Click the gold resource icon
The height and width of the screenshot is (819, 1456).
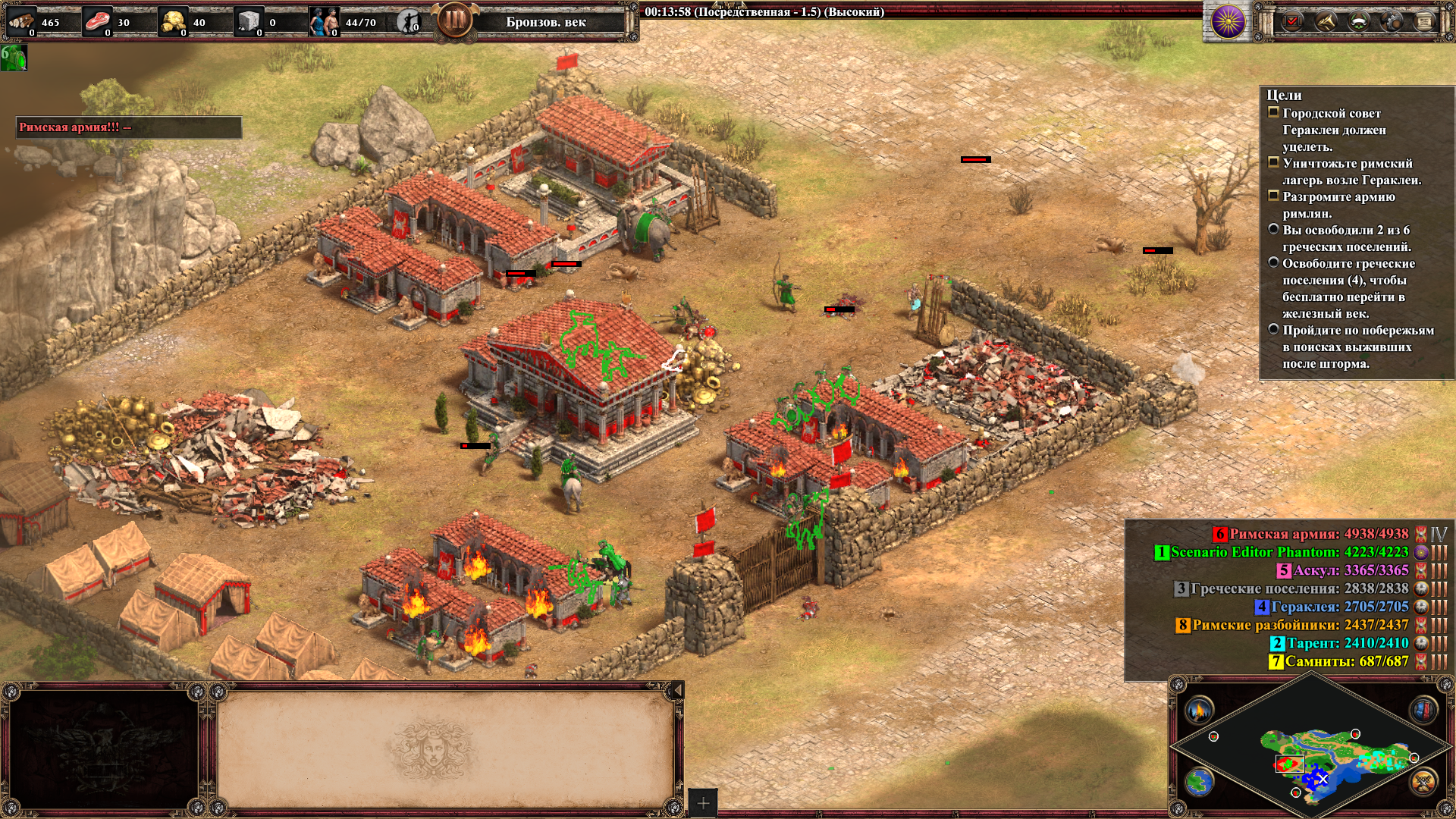[x=174, y=22]
